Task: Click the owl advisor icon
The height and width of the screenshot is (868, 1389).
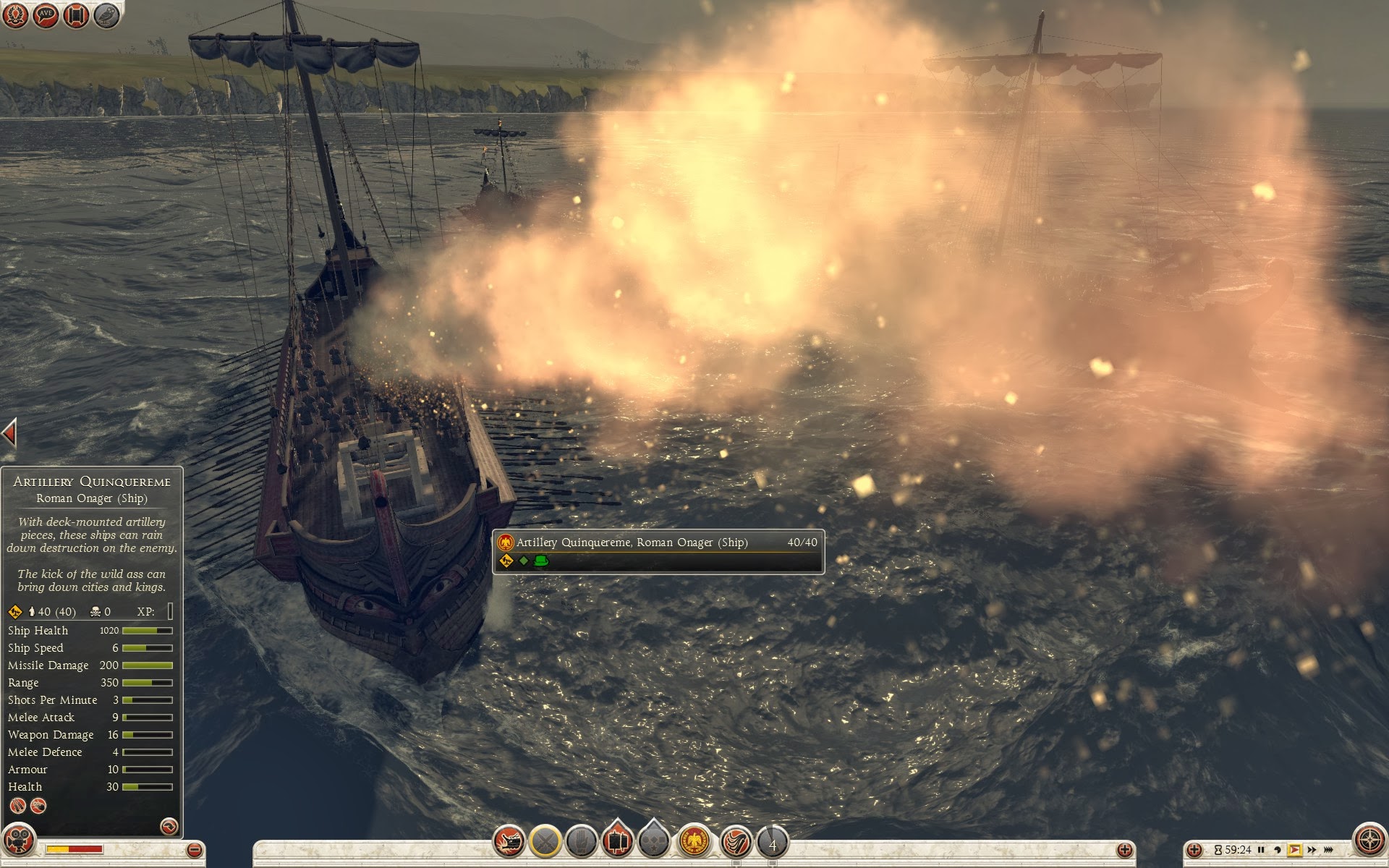Action: (107, 15)
